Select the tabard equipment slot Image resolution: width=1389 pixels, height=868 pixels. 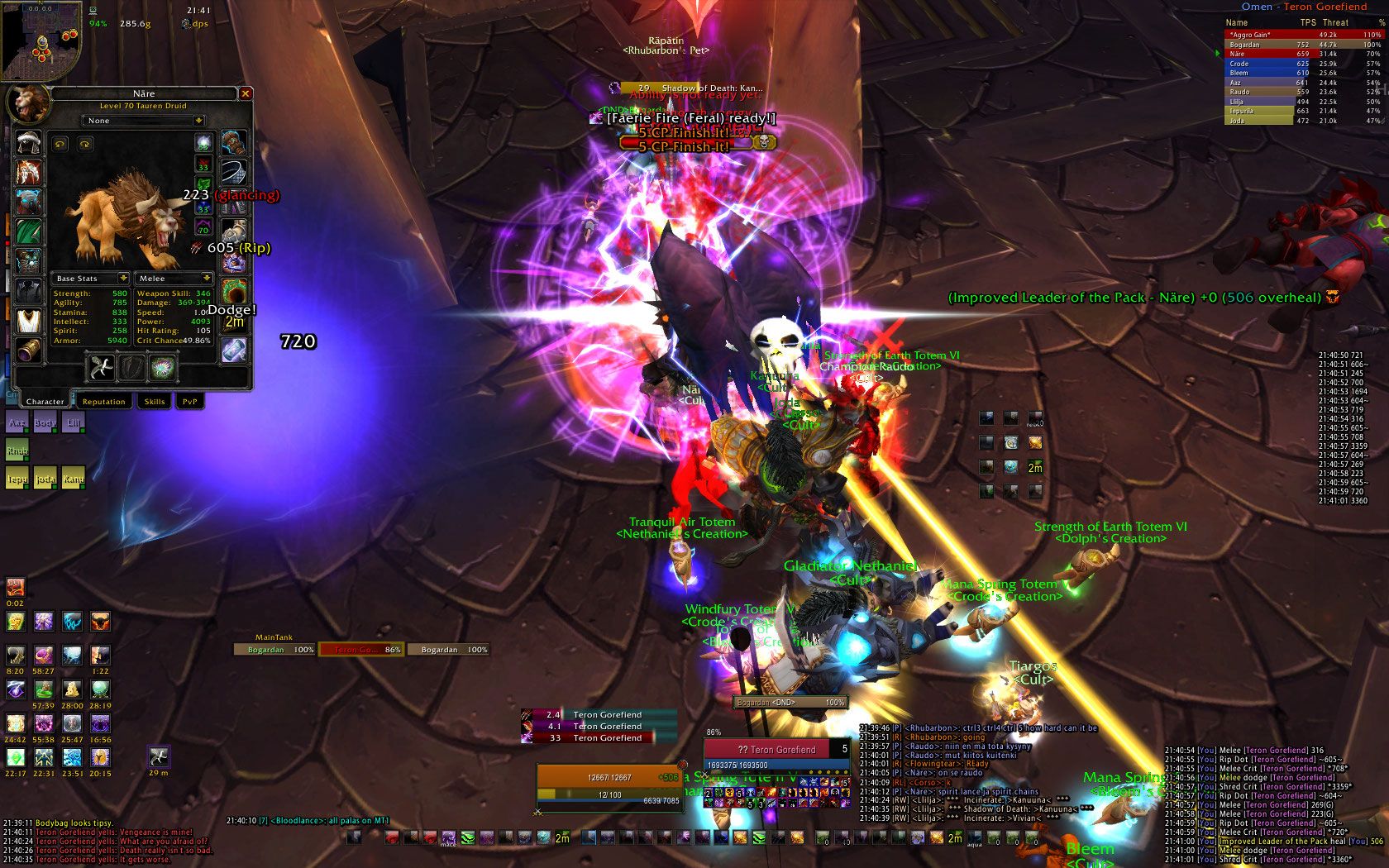pos(29,321)
